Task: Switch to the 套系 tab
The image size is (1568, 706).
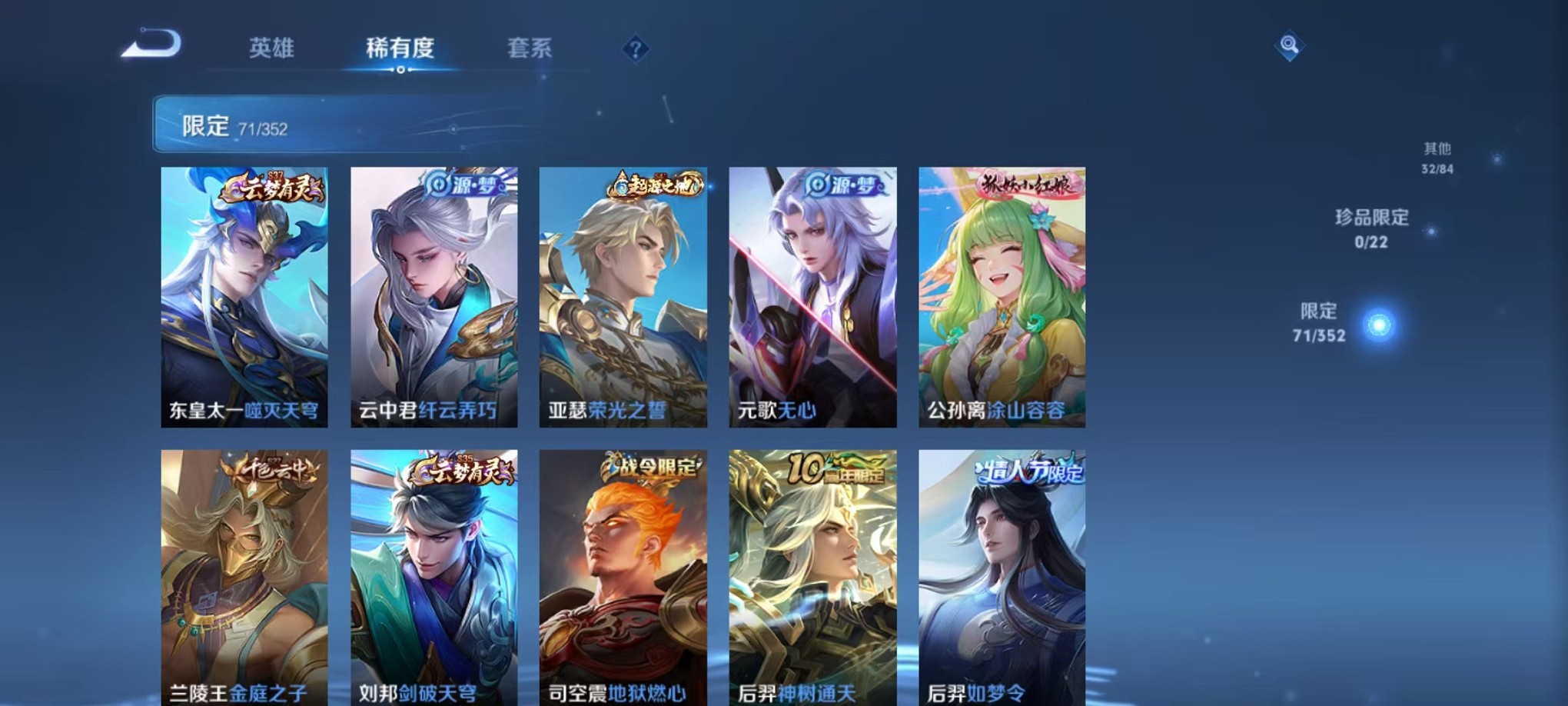Action: 538,48
